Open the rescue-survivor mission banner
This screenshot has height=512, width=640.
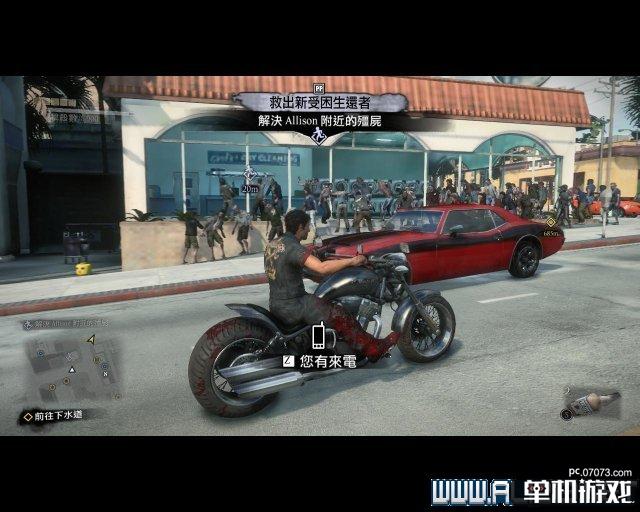coord(320,102)
